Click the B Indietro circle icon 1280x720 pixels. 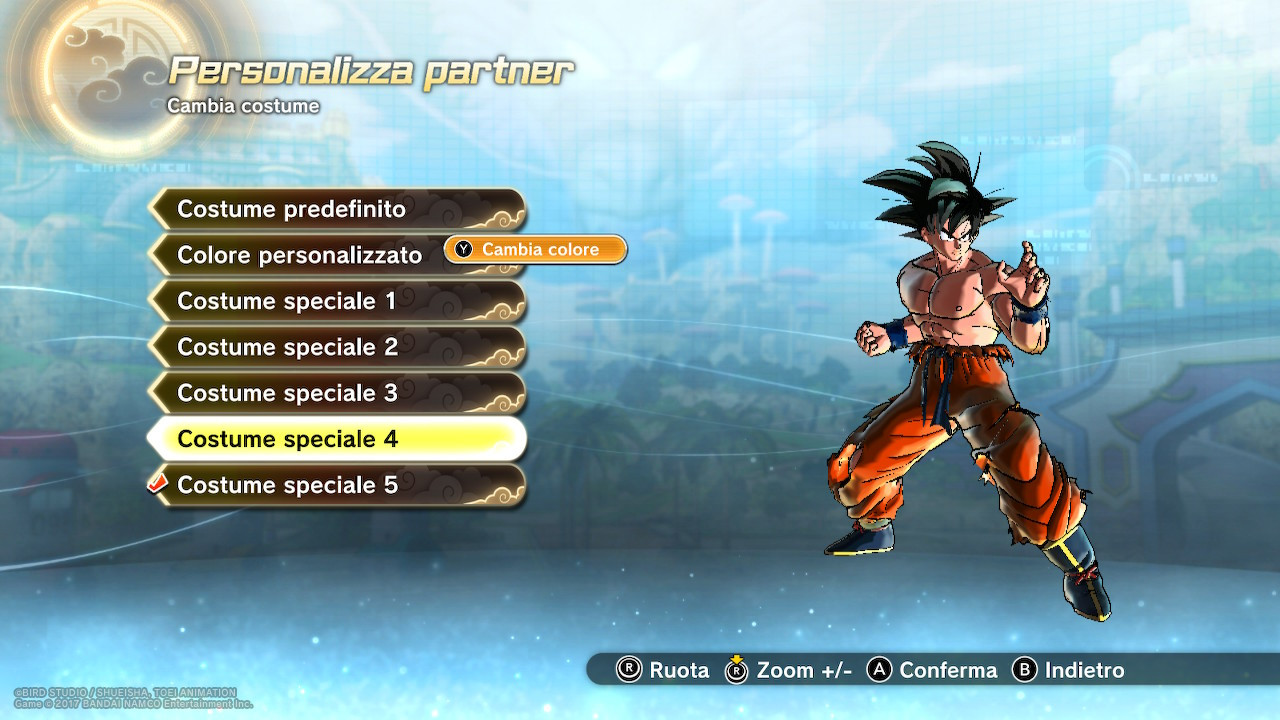(1023, 671)
